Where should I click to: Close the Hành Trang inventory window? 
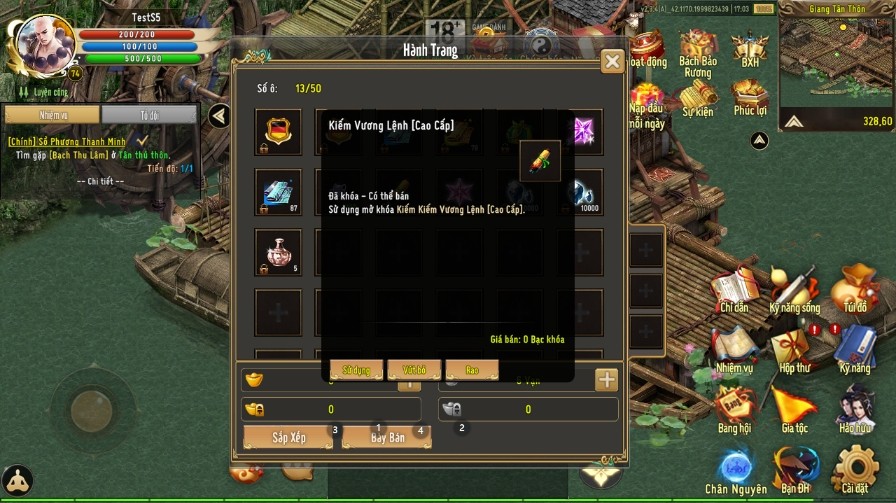coord(612,62)
